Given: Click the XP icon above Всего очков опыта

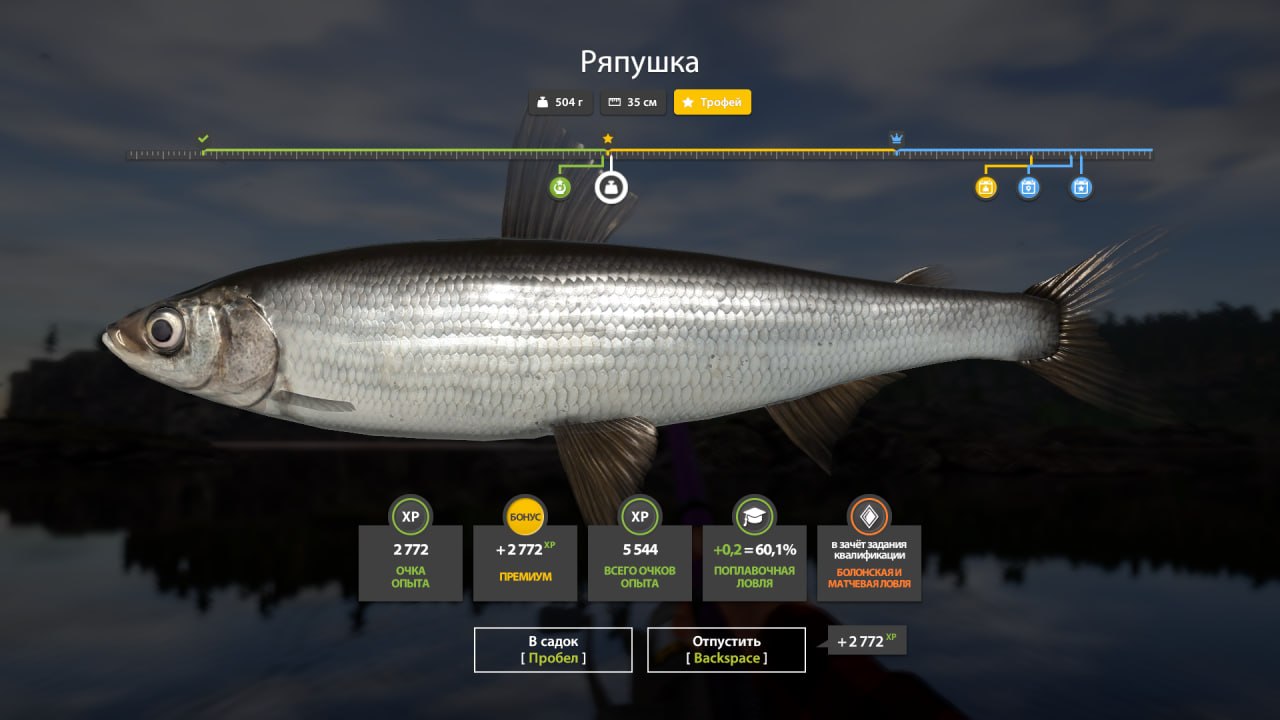Looking at the screenshot, I should coord(639,518).
